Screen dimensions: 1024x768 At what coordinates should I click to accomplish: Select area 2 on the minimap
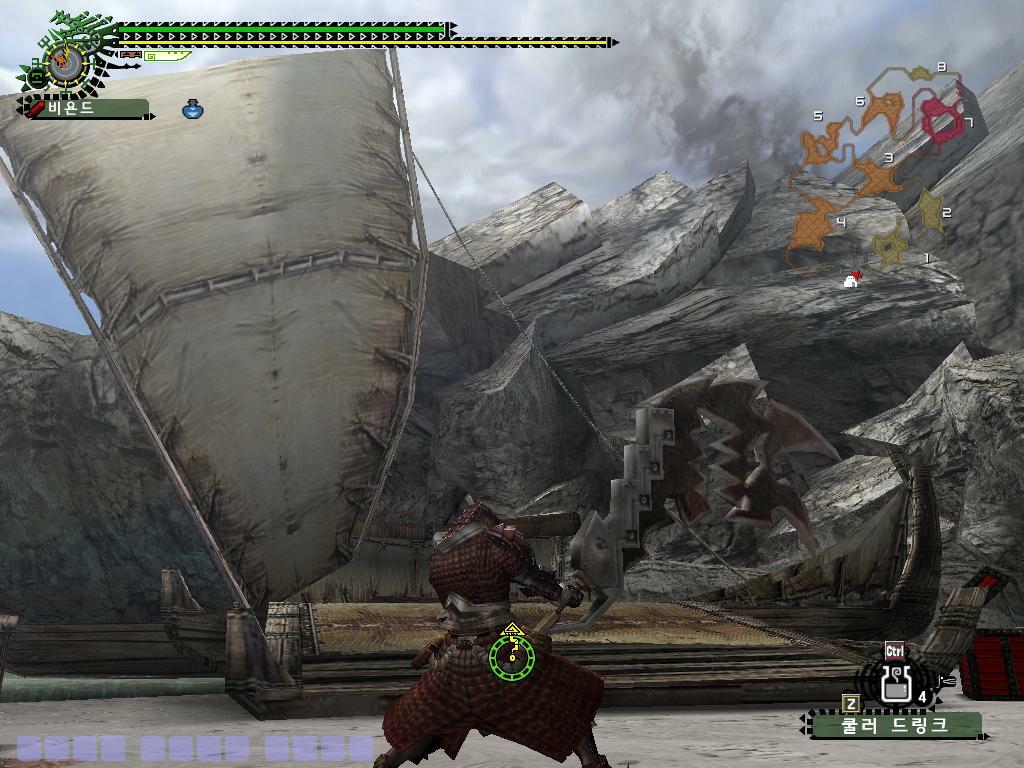[931, 210]
